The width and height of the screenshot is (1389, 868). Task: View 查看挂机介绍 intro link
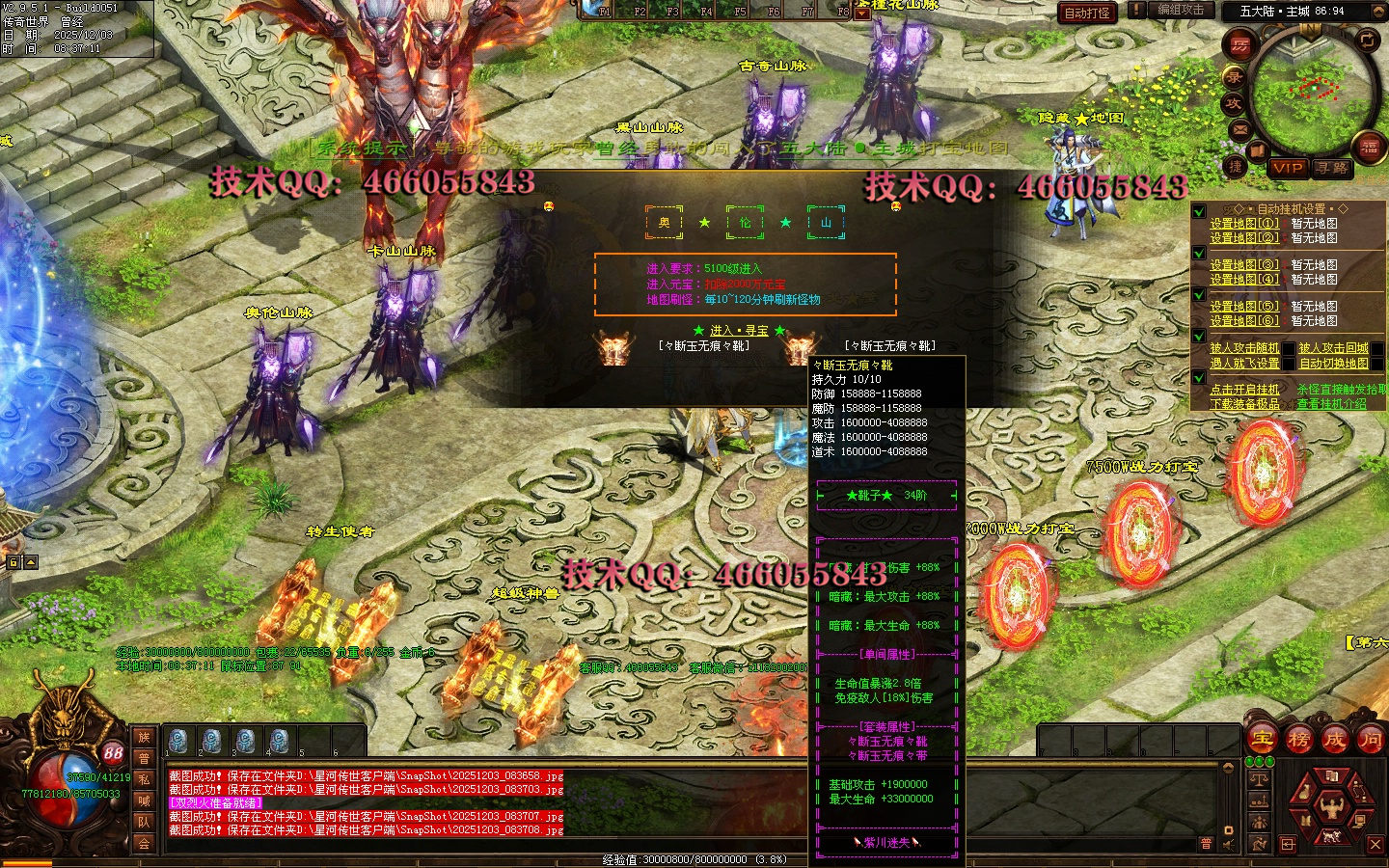1331,404
